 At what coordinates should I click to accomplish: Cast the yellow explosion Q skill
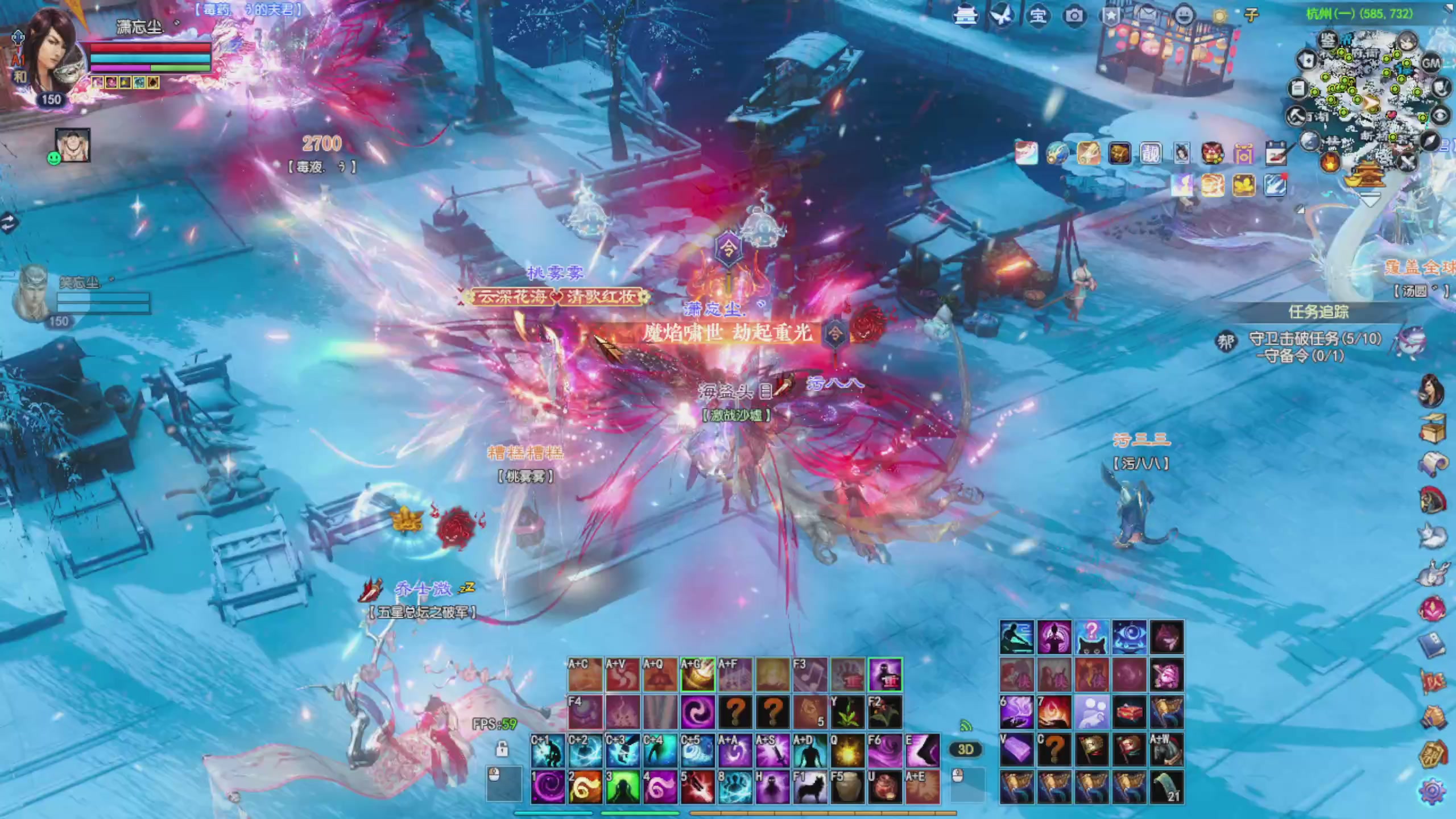pos(847,751)
